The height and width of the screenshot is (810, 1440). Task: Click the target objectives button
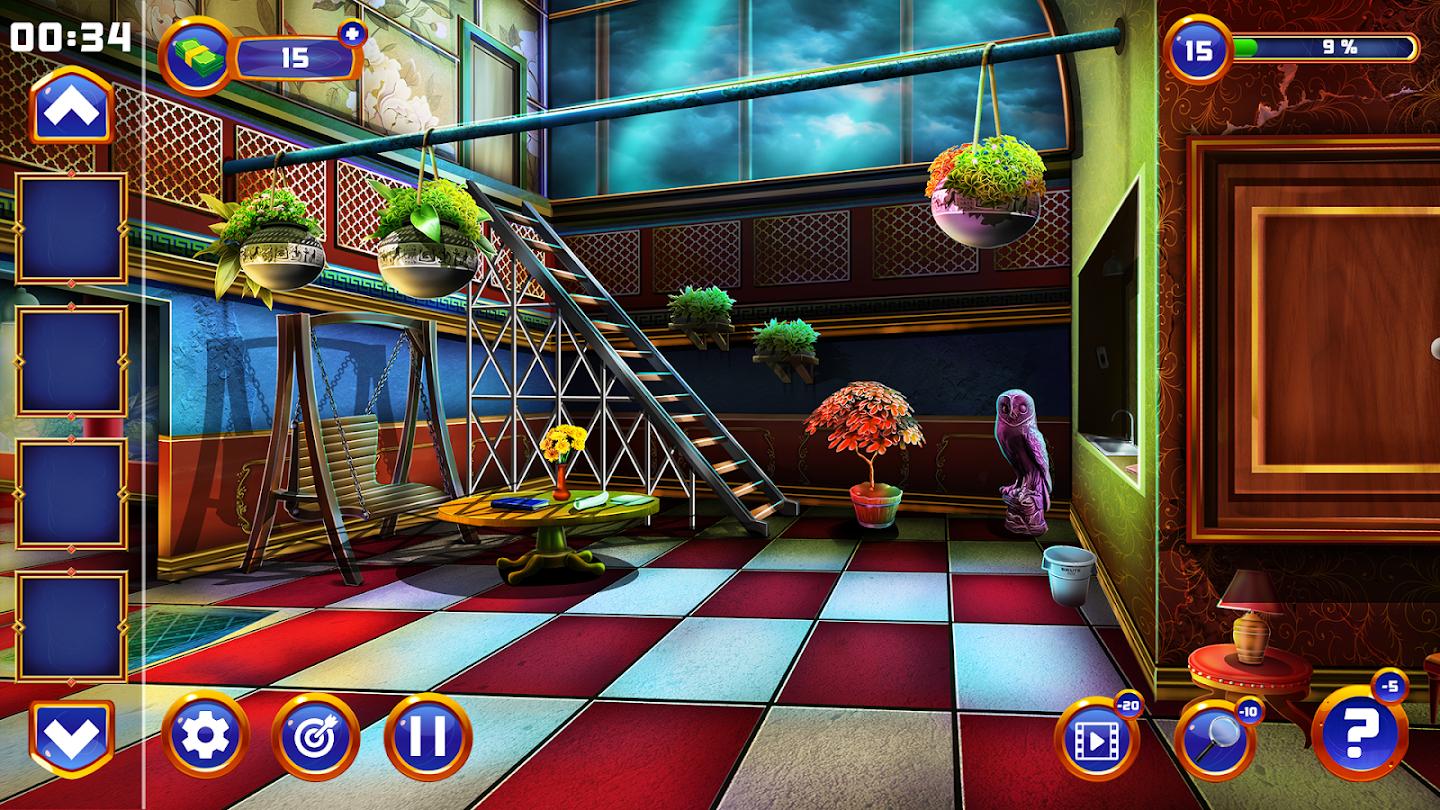(315, 737)
